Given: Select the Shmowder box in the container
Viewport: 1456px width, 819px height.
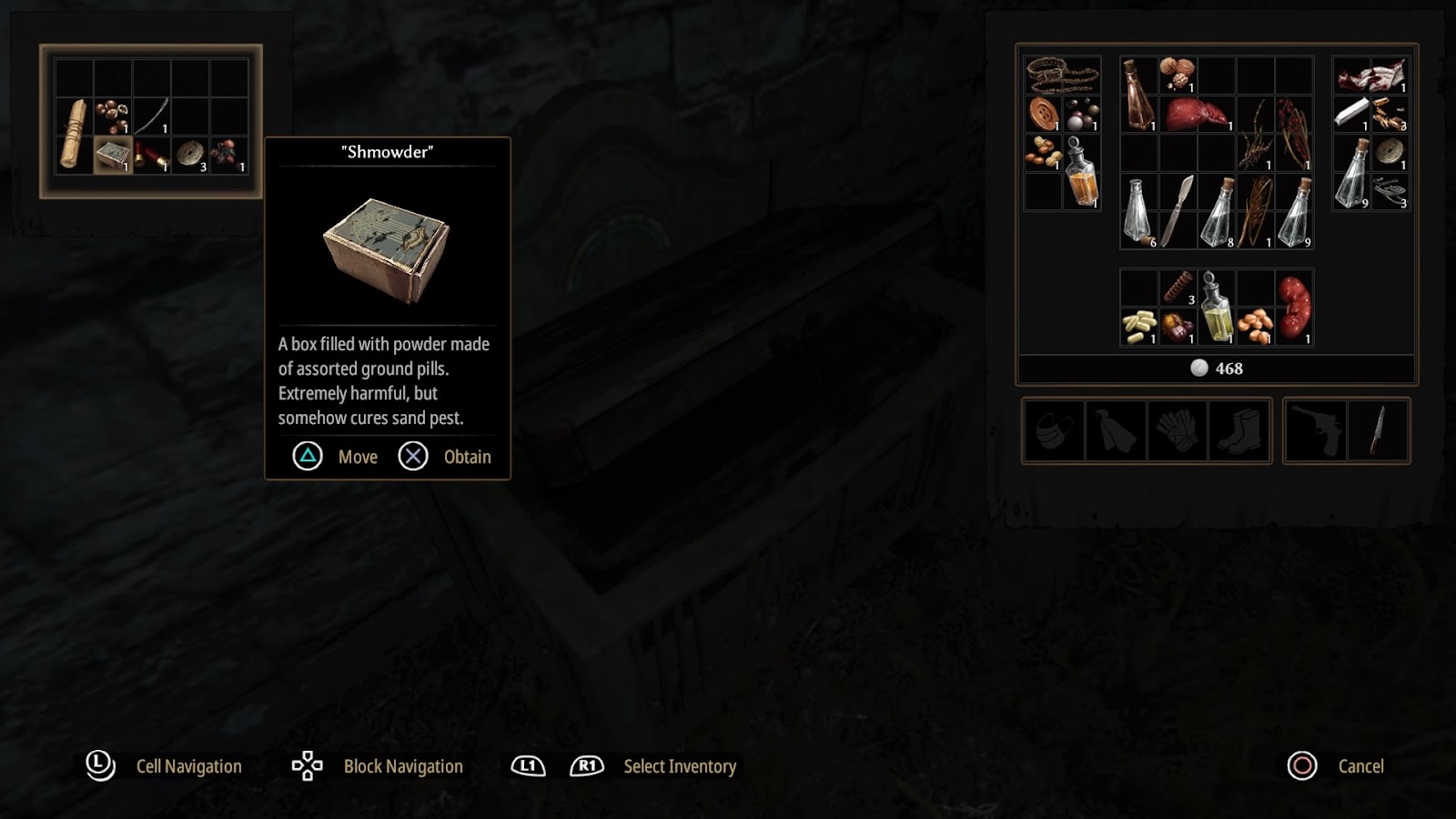Looking at the screenshot, I should [112, 154].
